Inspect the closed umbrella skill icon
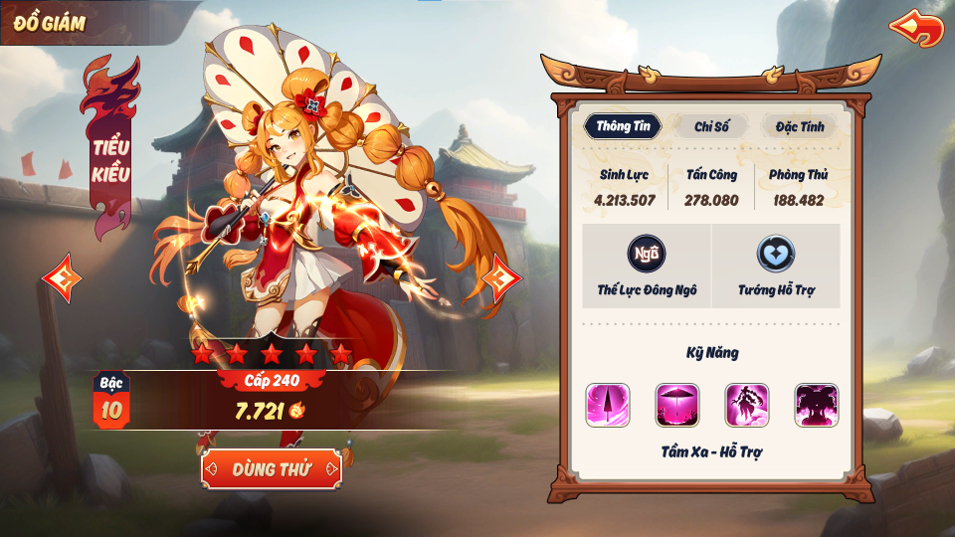The width and height of the screenshot is (955, 537). [x=608, y=405]
